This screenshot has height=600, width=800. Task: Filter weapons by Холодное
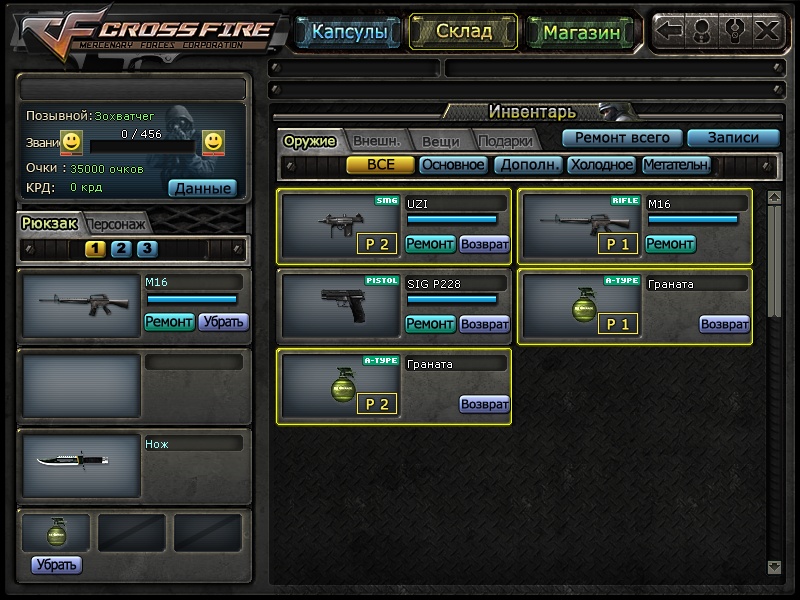[x=601, y=165]
